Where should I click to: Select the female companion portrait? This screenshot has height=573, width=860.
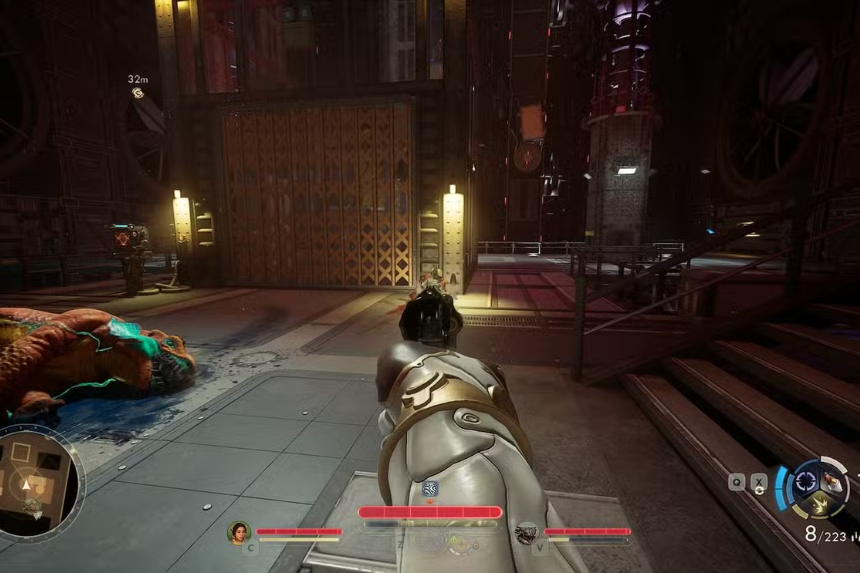[x=239, y=533]
